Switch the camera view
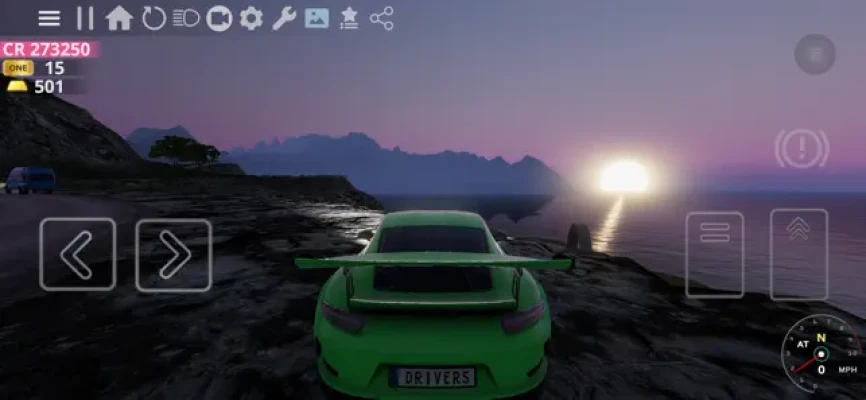 (x=219, y=18)
